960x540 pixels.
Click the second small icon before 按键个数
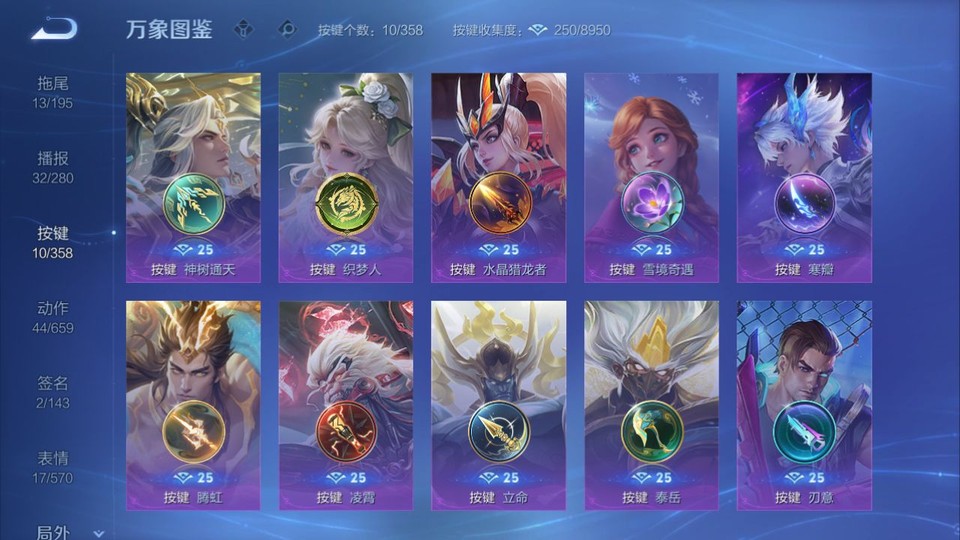click(x=287, y=29)
